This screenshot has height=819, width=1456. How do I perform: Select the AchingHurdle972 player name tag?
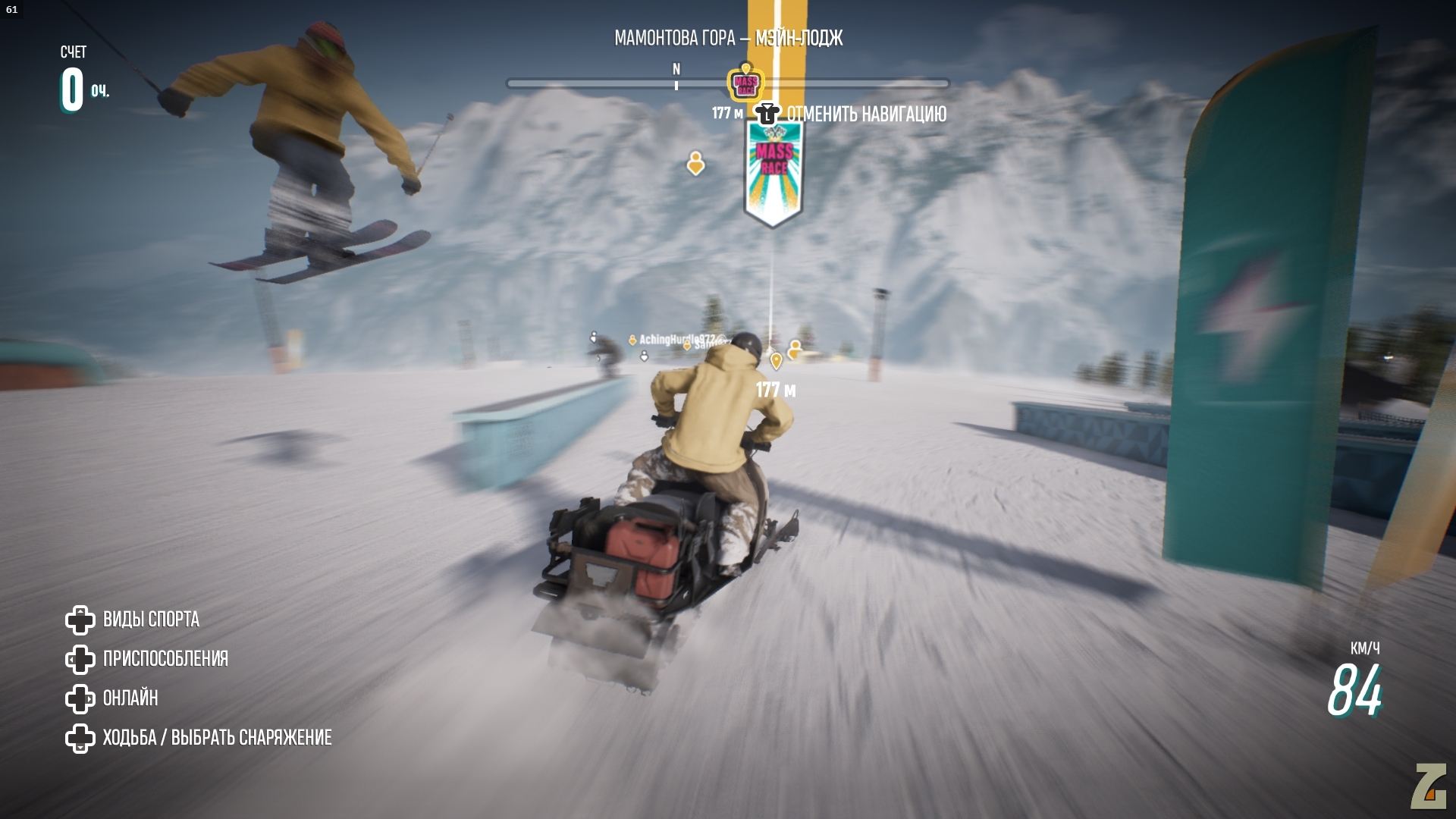pyautogui.click(x=676, y=340)
